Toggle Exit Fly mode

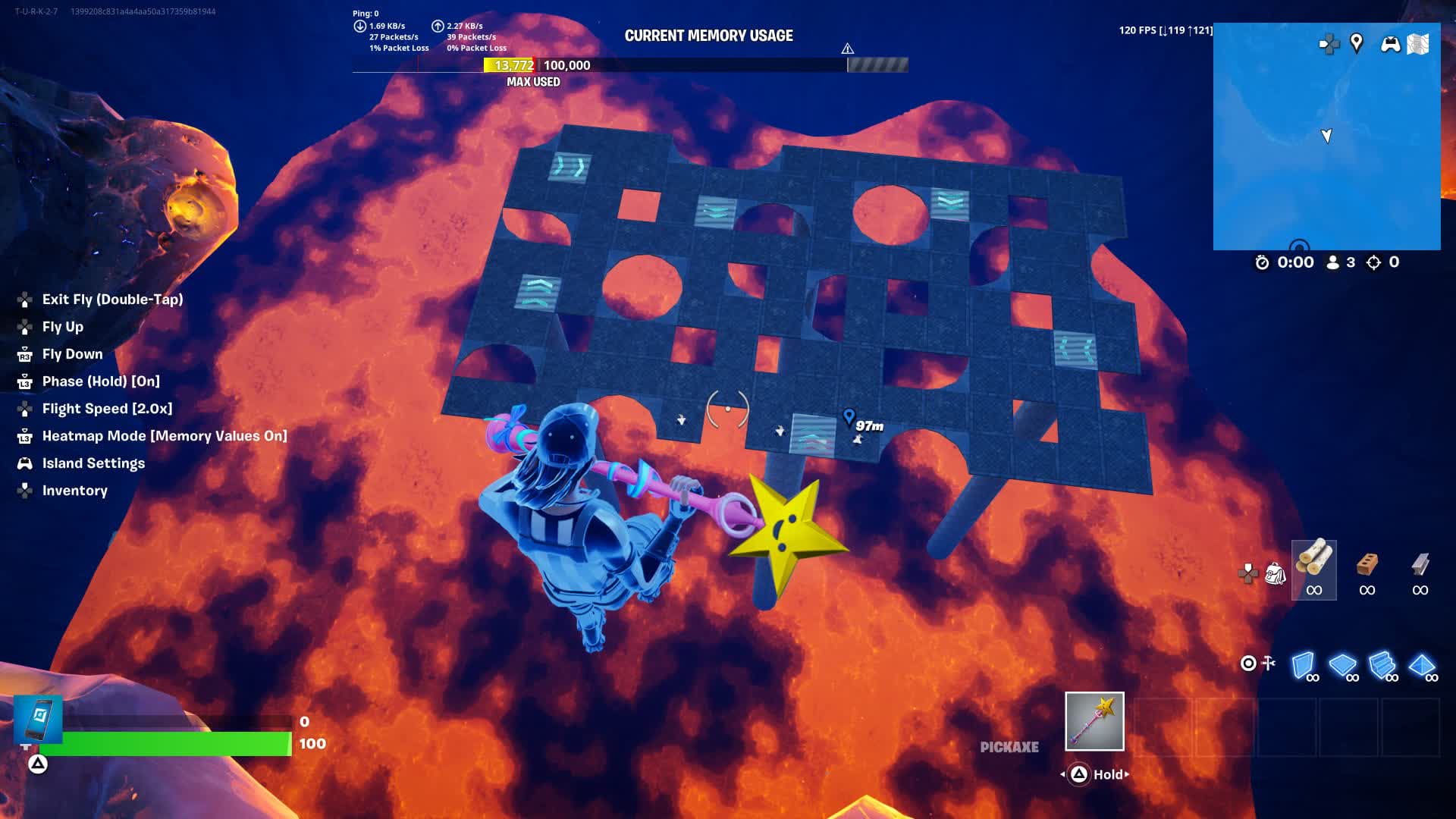tap(112, 300)
